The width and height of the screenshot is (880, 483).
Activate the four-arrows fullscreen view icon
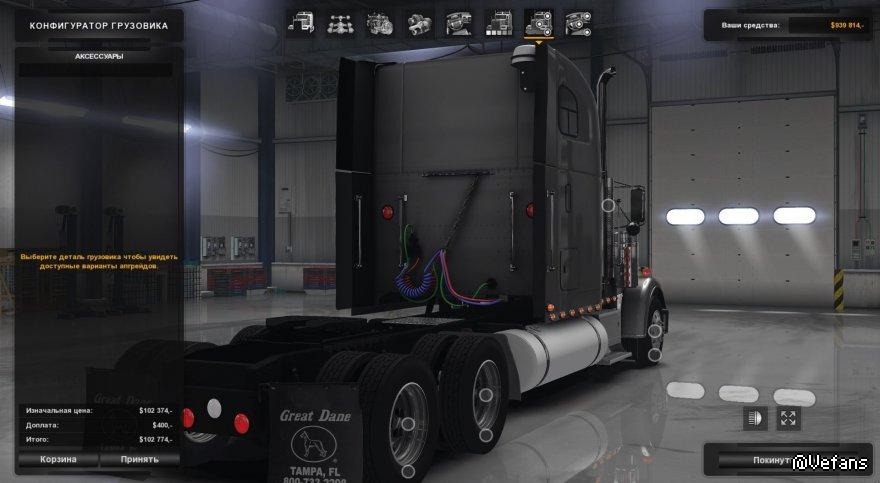[x=788, y=418]
